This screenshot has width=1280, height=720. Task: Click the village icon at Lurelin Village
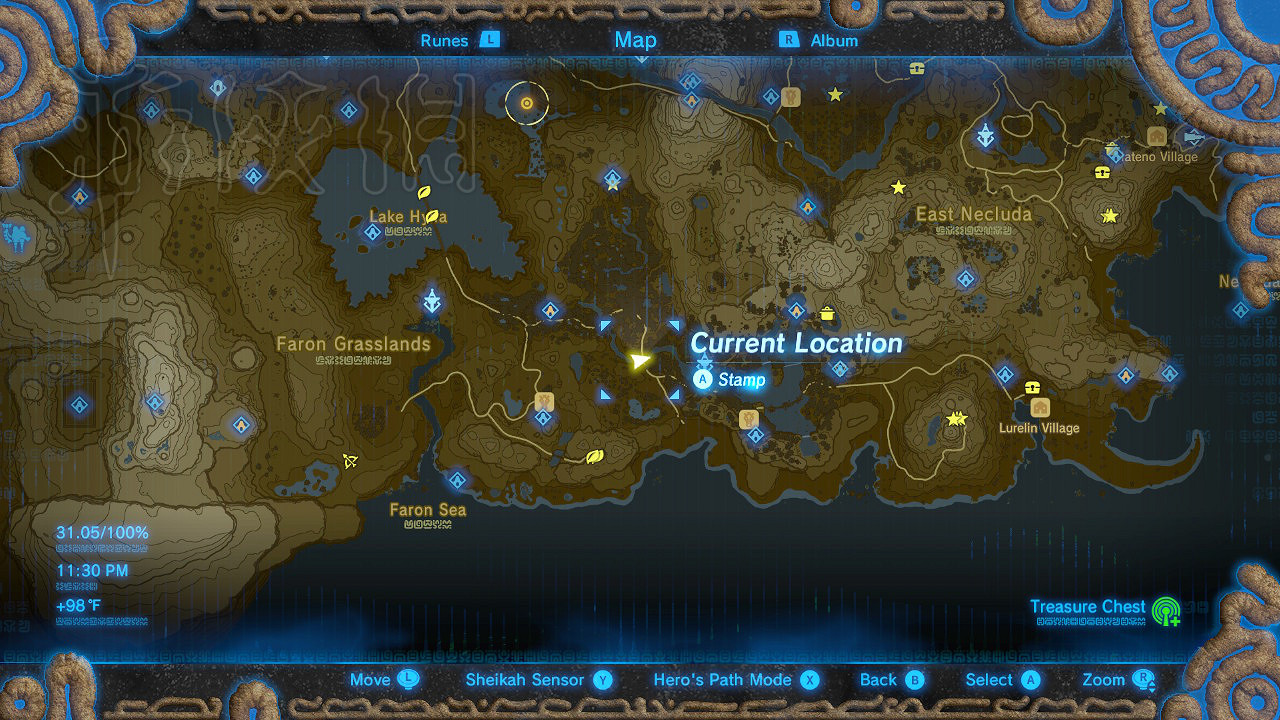(1040, 407)
